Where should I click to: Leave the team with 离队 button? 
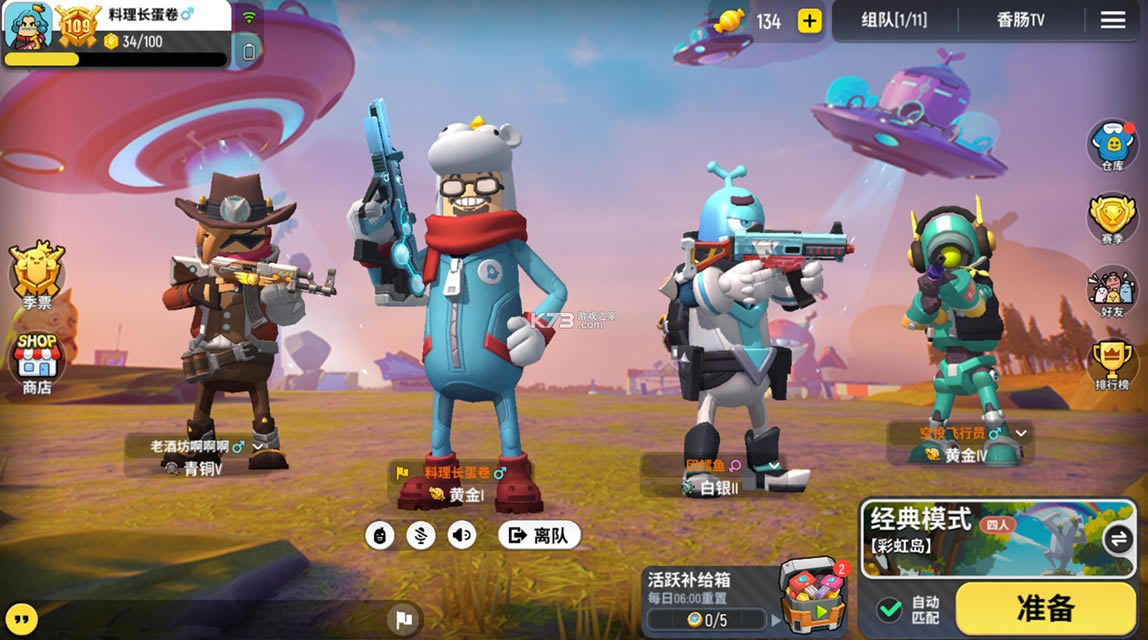(539, 535)
